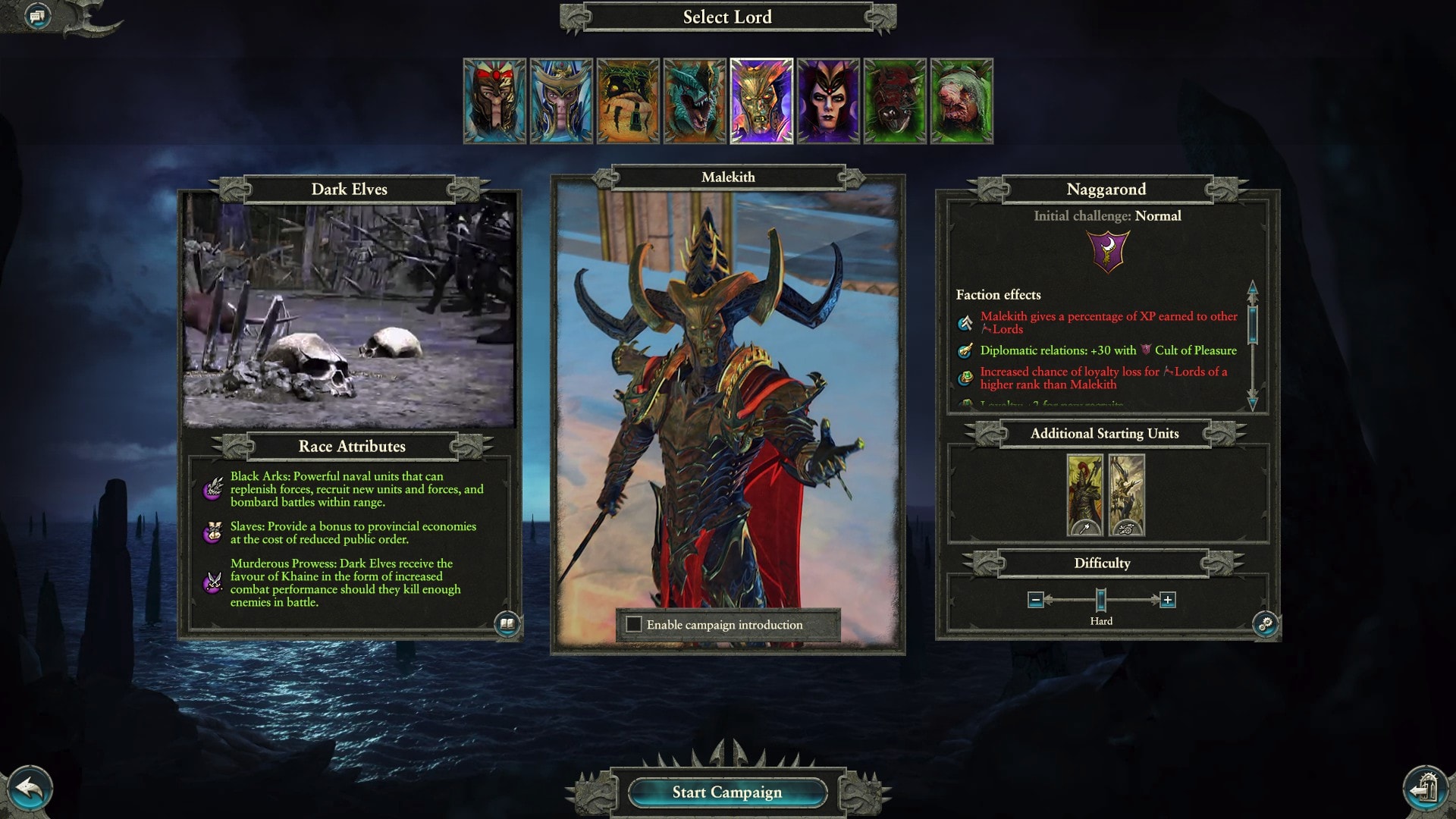1456x819 pixels.
Task: Start the campaign
Action: pos(726,792)
